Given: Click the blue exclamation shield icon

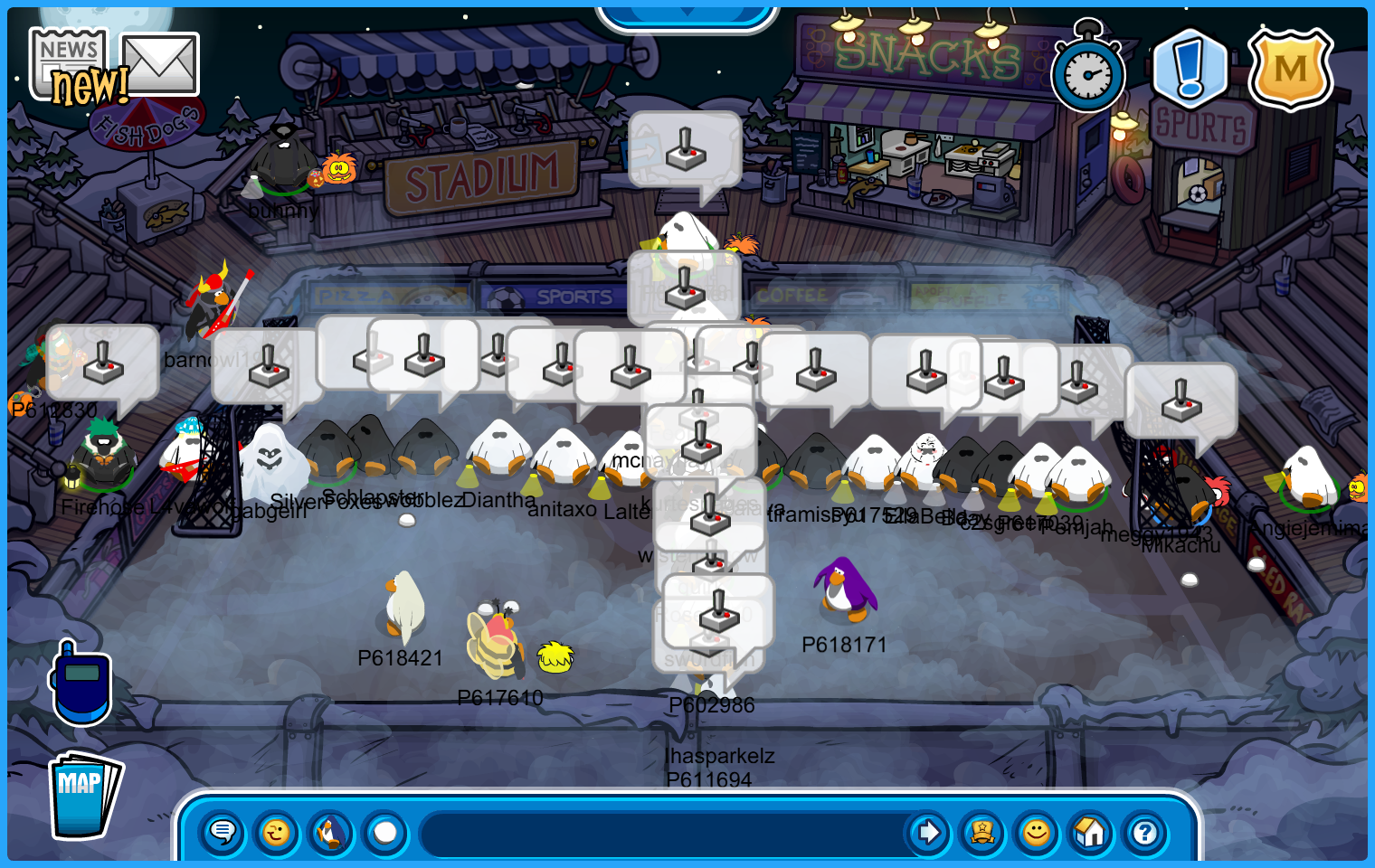Looking at the screenshot, I should (1190, 69).
